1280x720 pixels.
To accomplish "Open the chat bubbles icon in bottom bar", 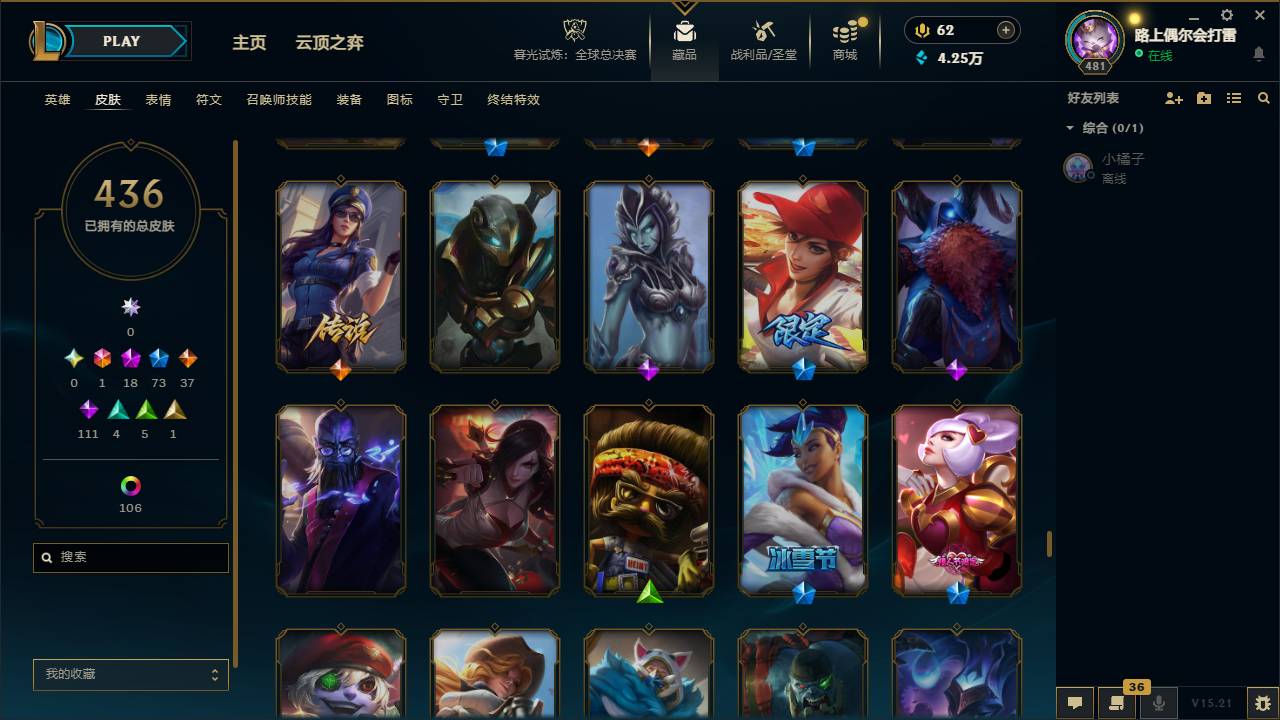I will coord(1074,703).
